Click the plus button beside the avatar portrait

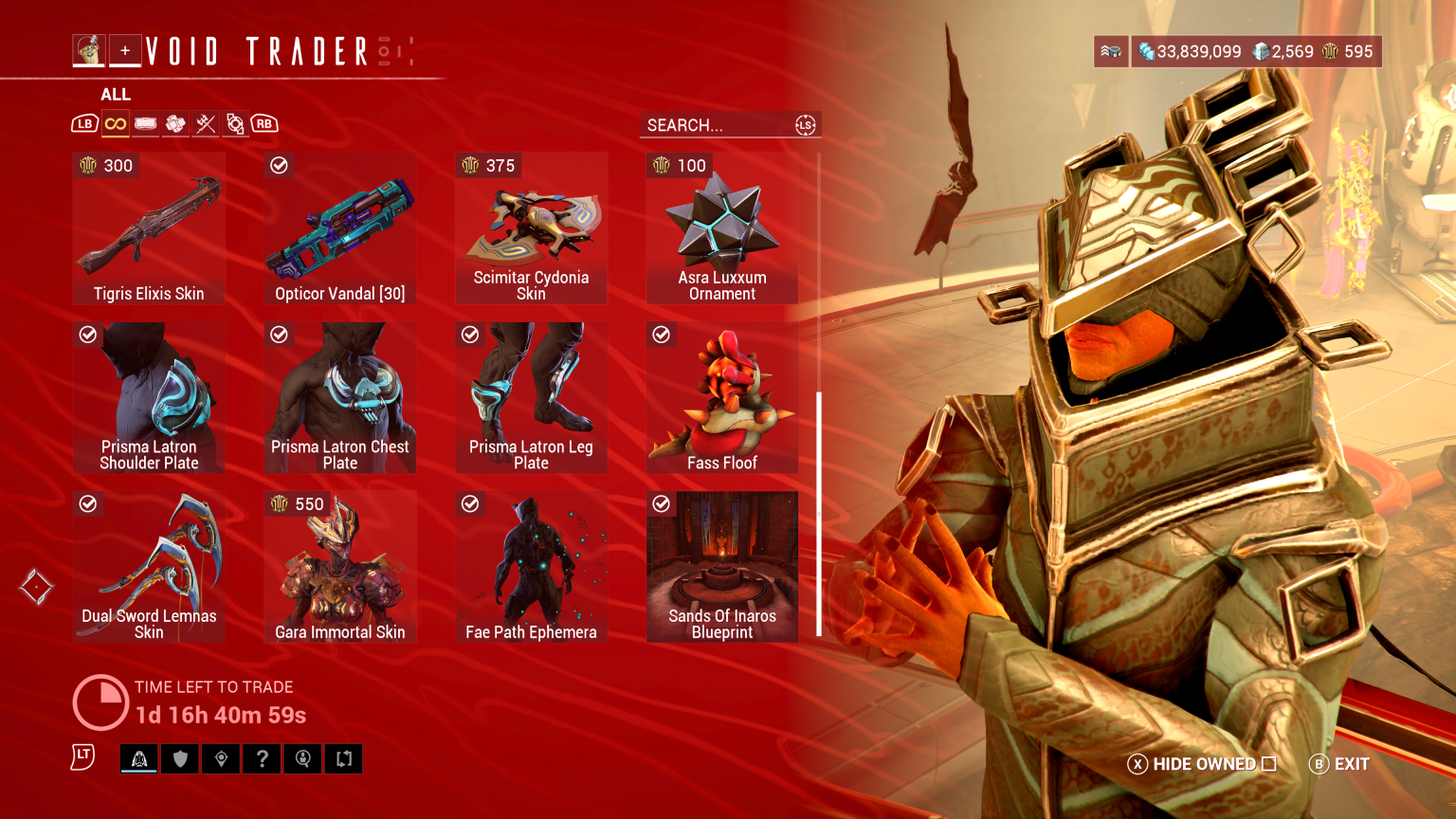coord(125,51)
